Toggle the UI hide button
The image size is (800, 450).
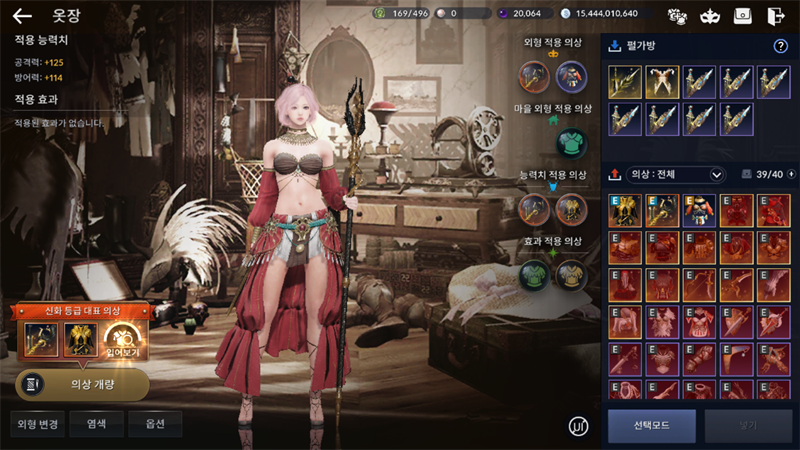click(x=578, y=426)
